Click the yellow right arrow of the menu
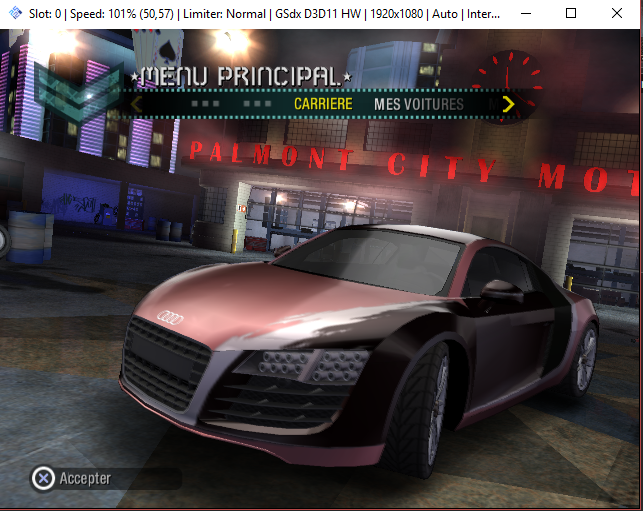The image size is (643, 511). coord(508,104)
